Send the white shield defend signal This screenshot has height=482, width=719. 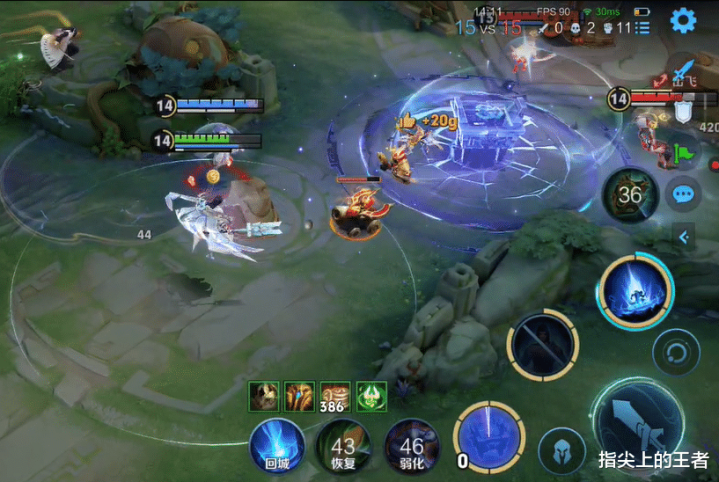pyautogui.click(x=685, y=112)
